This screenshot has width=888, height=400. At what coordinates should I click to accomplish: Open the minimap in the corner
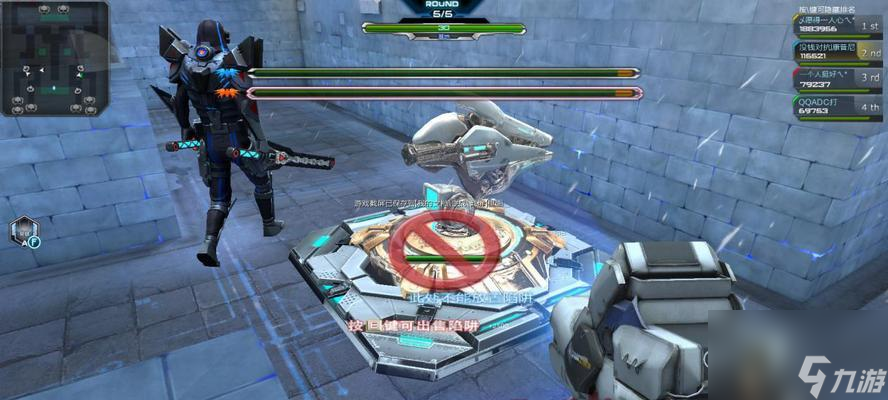point(54,58)
